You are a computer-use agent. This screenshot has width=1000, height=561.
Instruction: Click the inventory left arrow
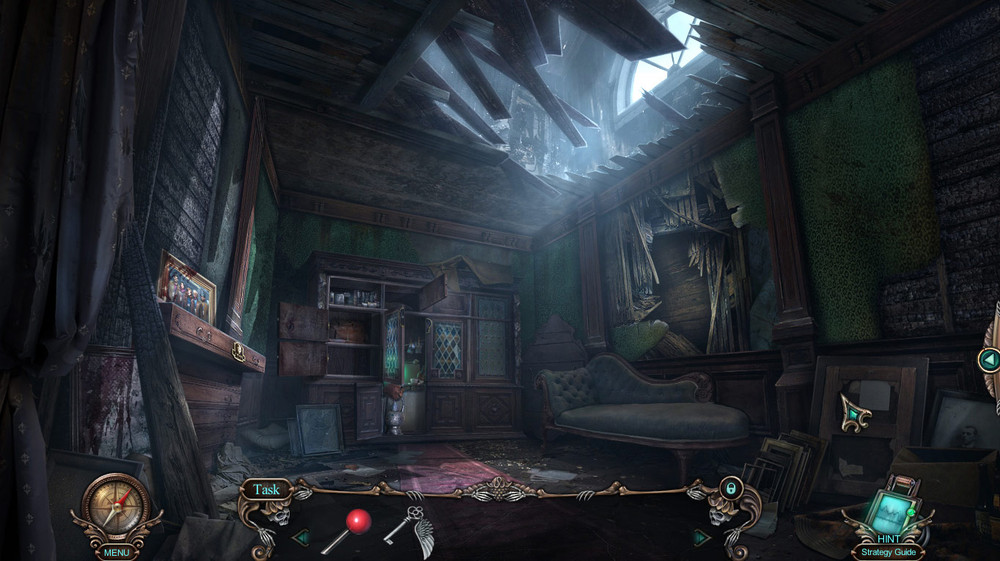click(x=300, y=537)
